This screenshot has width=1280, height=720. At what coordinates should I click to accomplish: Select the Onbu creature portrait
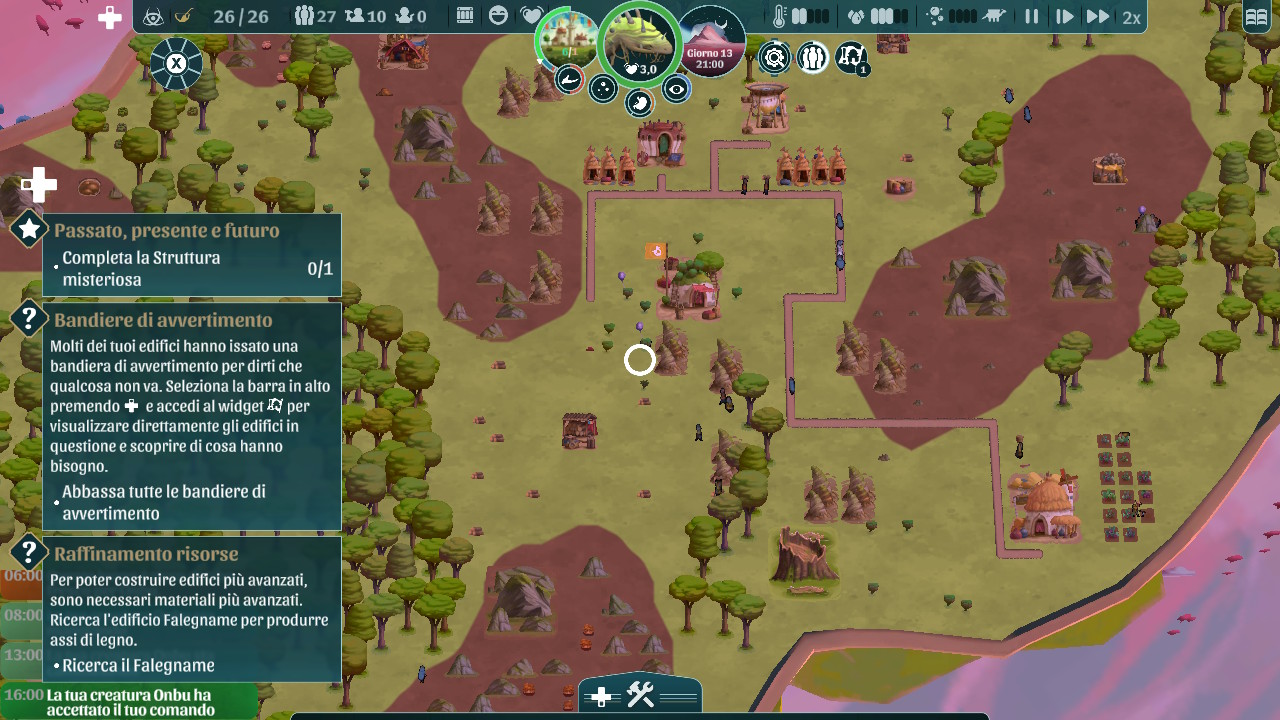point(638,43)
